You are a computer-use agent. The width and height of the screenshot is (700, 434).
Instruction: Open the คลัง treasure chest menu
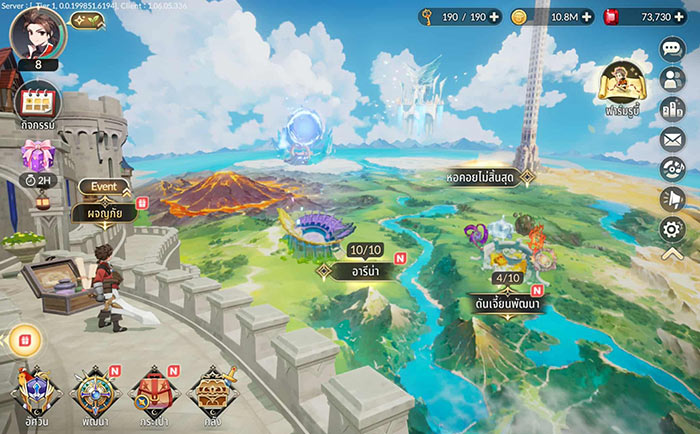(211, 394)
